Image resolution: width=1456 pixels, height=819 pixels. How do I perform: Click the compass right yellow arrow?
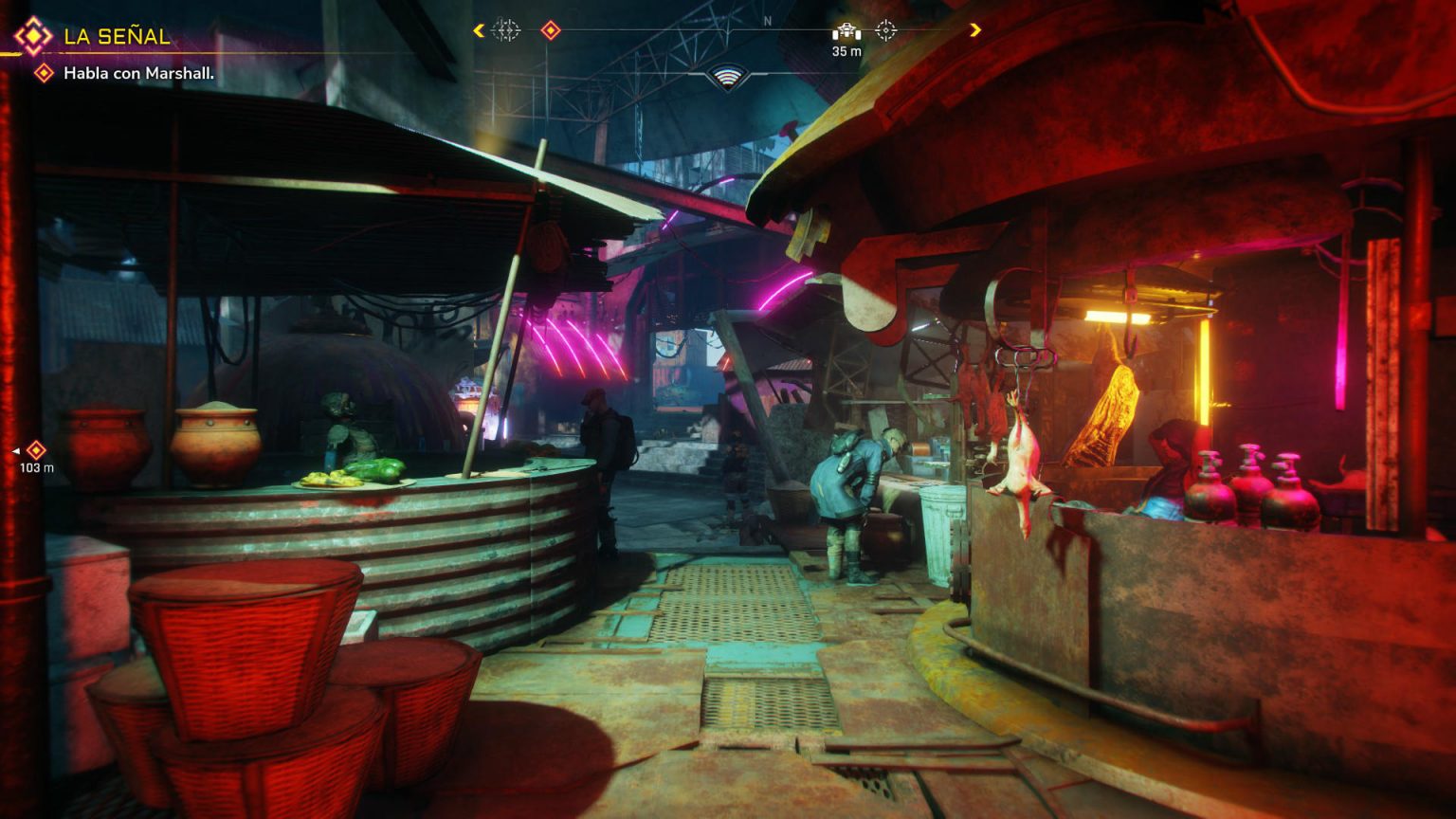click(x=974, y=31)
